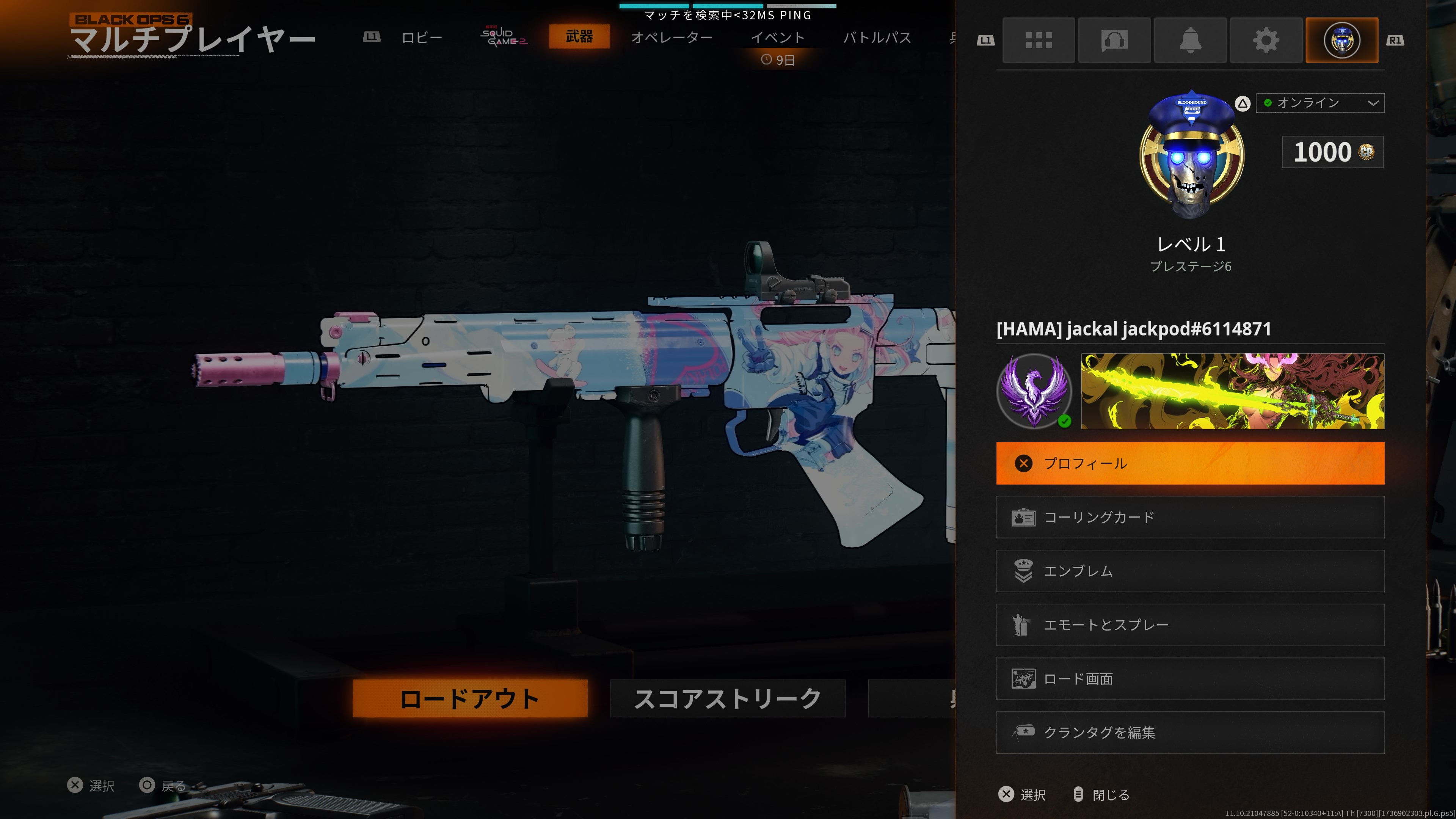Image resolution: width=1456 pixels, height=819 pixels.
Task: Select the 武器 tab
Action: 579,36
